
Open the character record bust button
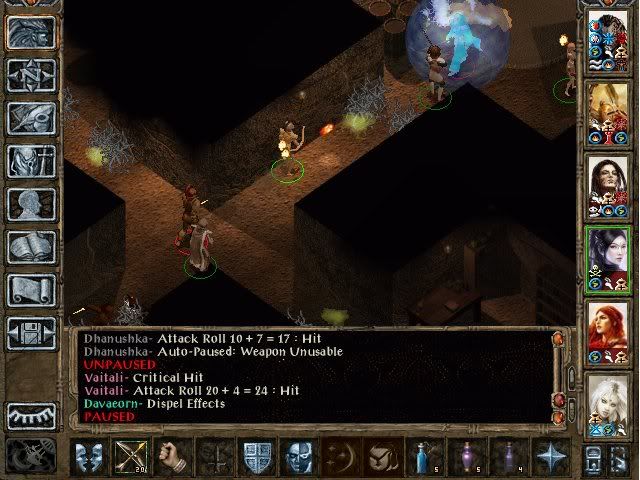32,204
